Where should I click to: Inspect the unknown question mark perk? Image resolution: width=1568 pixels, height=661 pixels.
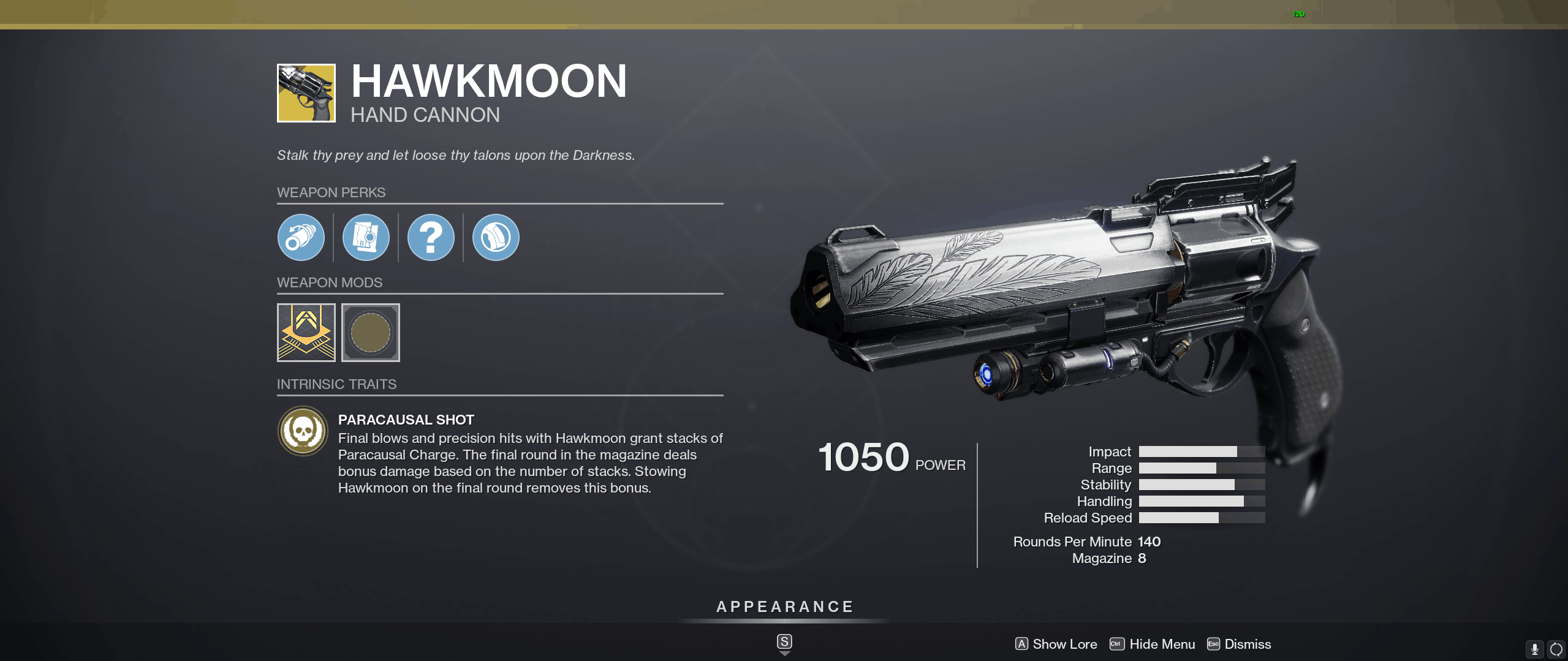click(x=432, y=237)
